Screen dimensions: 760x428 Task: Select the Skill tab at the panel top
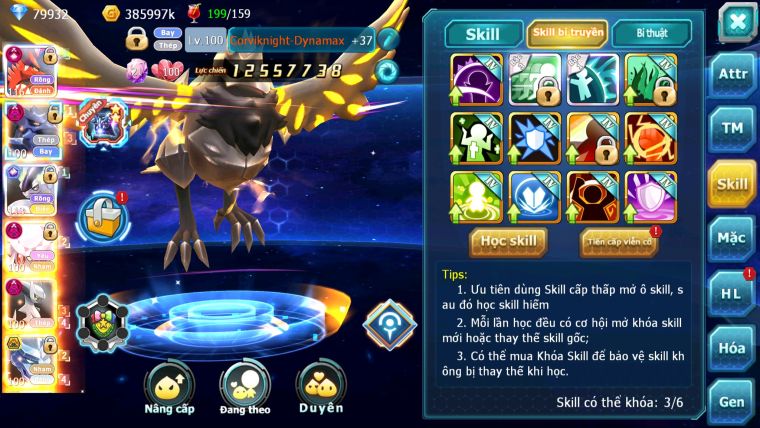pos(485,34)
